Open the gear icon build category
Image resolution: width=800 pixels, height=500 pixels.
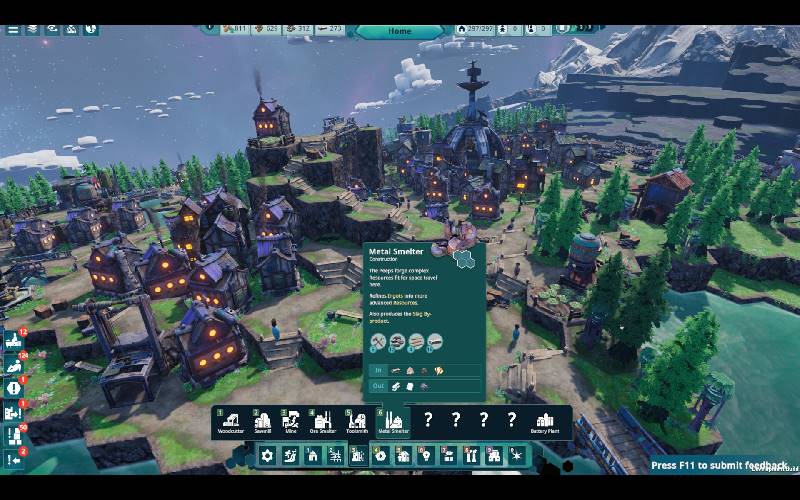[267, 455]
